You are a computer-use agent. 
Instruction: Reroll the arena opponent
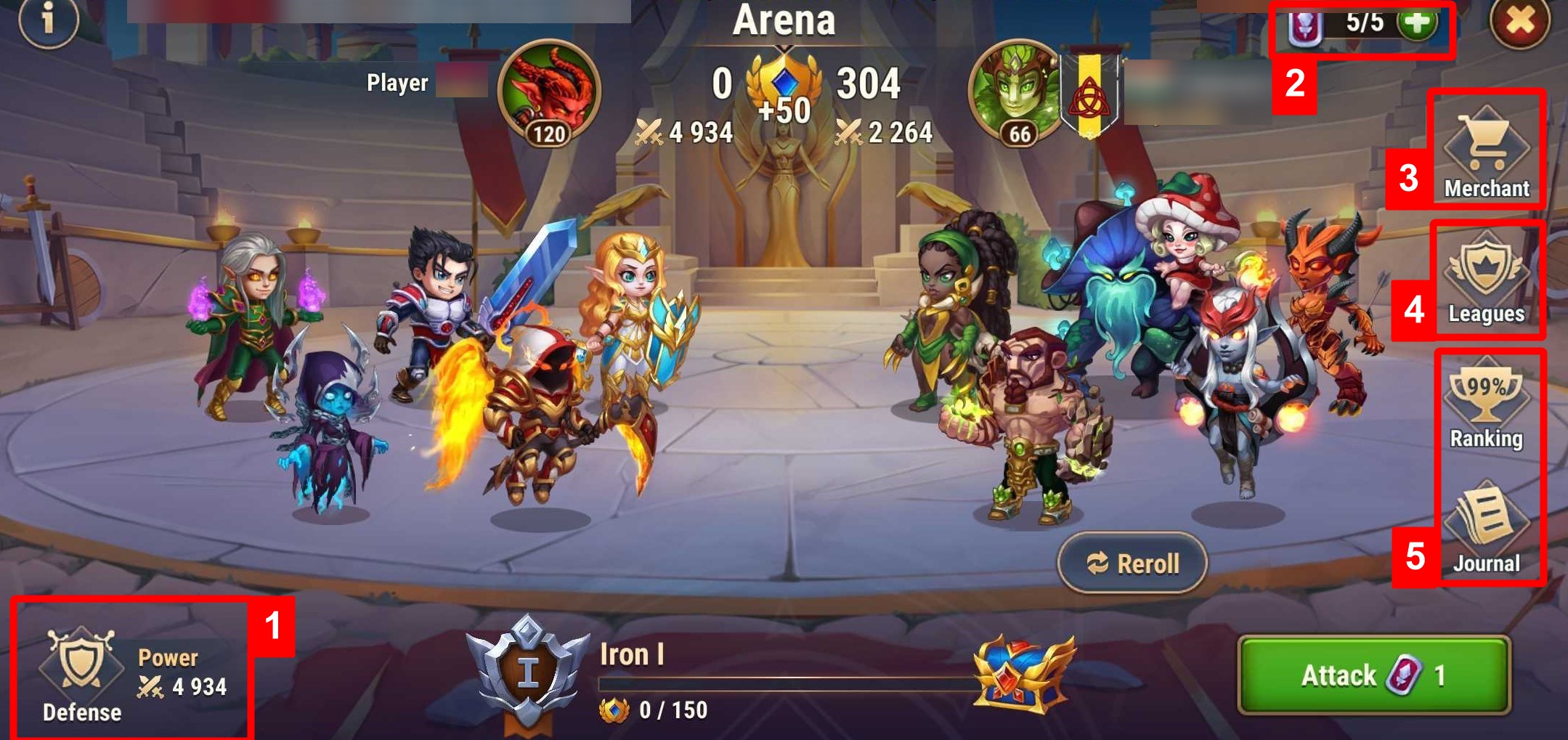(x=1132, y=563)
